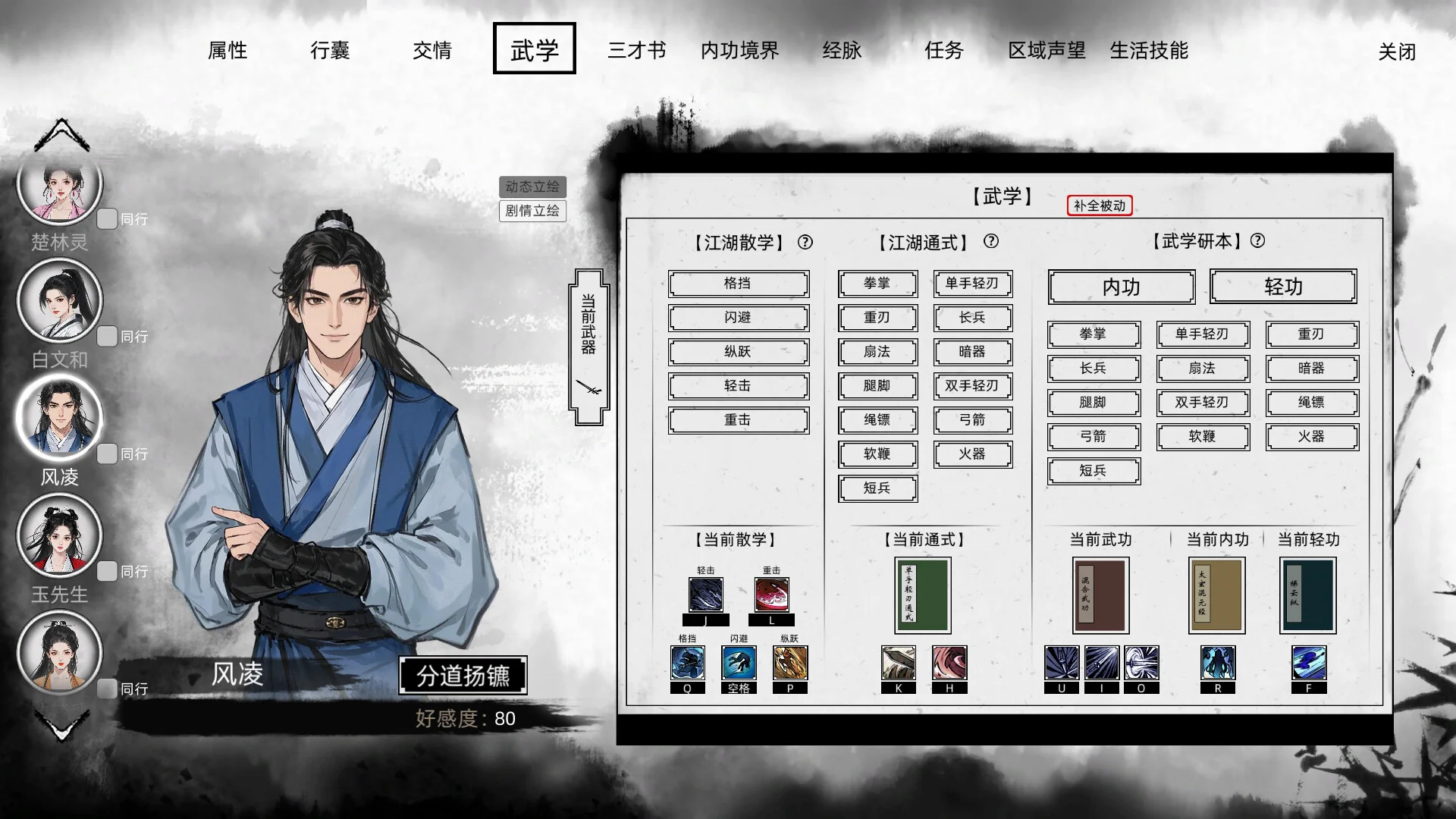The width and height of the screenshot is (1456, 819).
Task: Select party member 楚林灵's portrait
Action: pos(59,184)
